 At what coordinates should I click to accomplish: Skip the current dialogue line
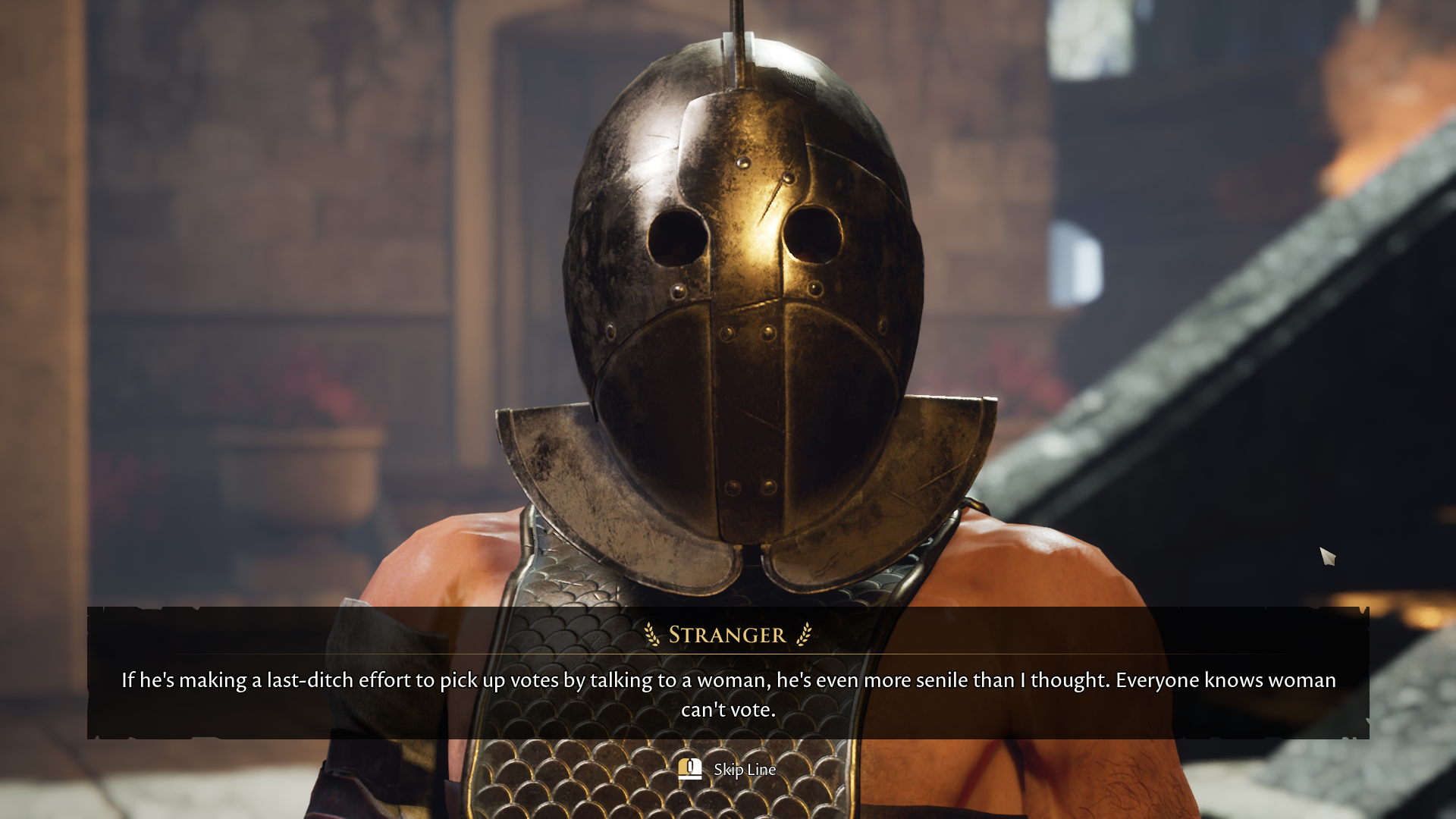point(727,770)
